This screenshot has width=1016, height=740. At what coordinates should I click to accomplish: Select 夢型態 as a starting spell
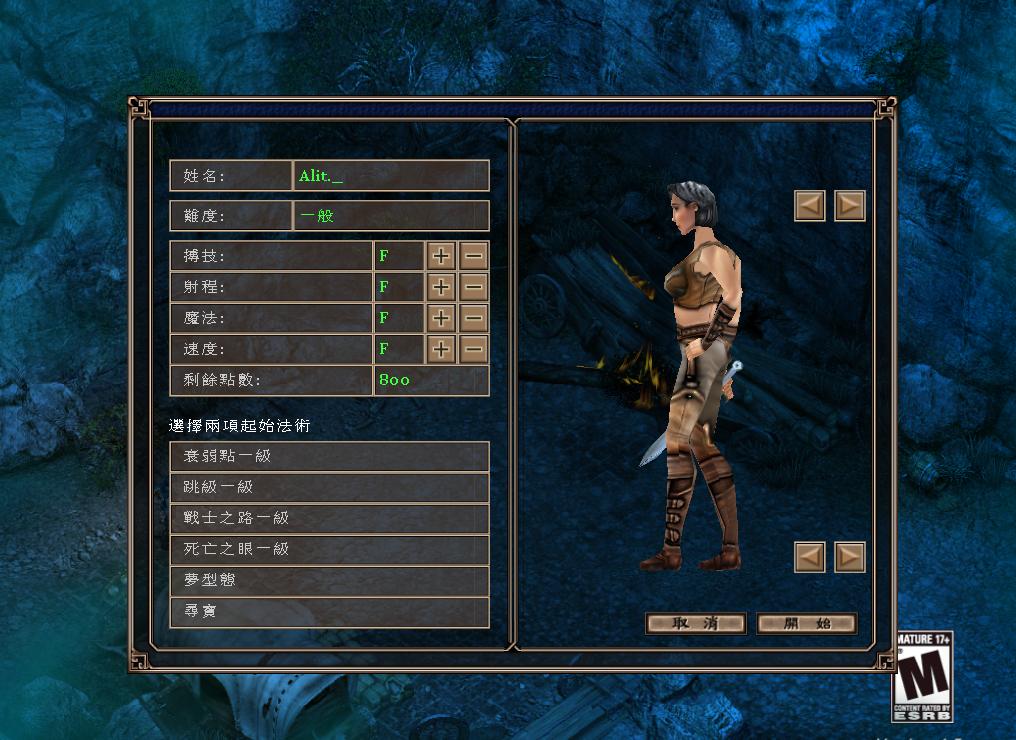click(329, 580)
